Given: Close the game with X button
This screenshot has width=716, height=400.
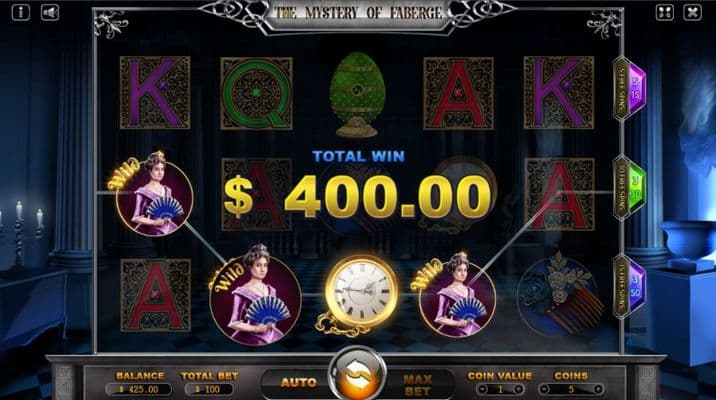Looking at the screenshot, I should [692, 12].
